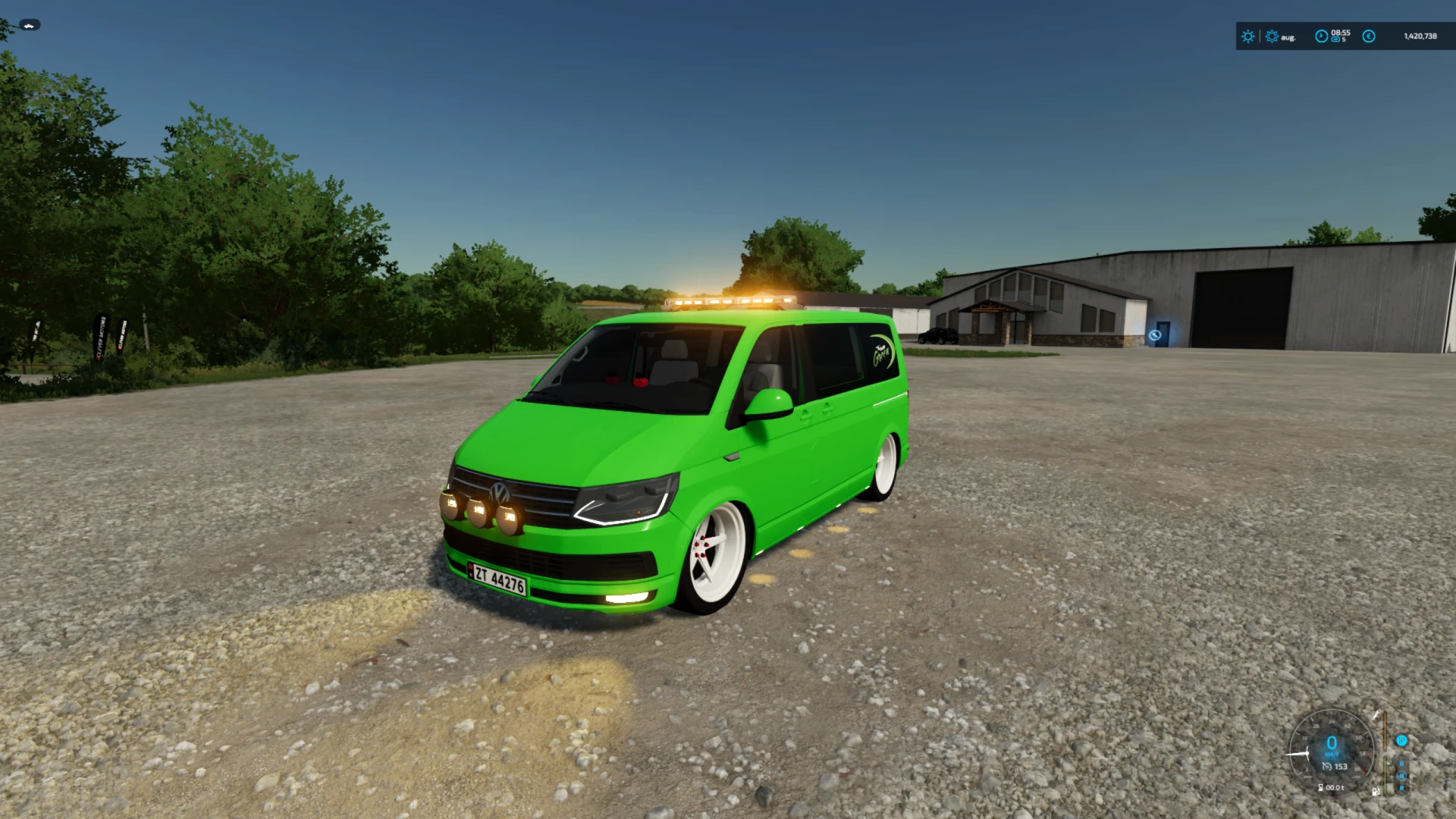Click the clock icon next to 08:55

[x=1322, y=36]
